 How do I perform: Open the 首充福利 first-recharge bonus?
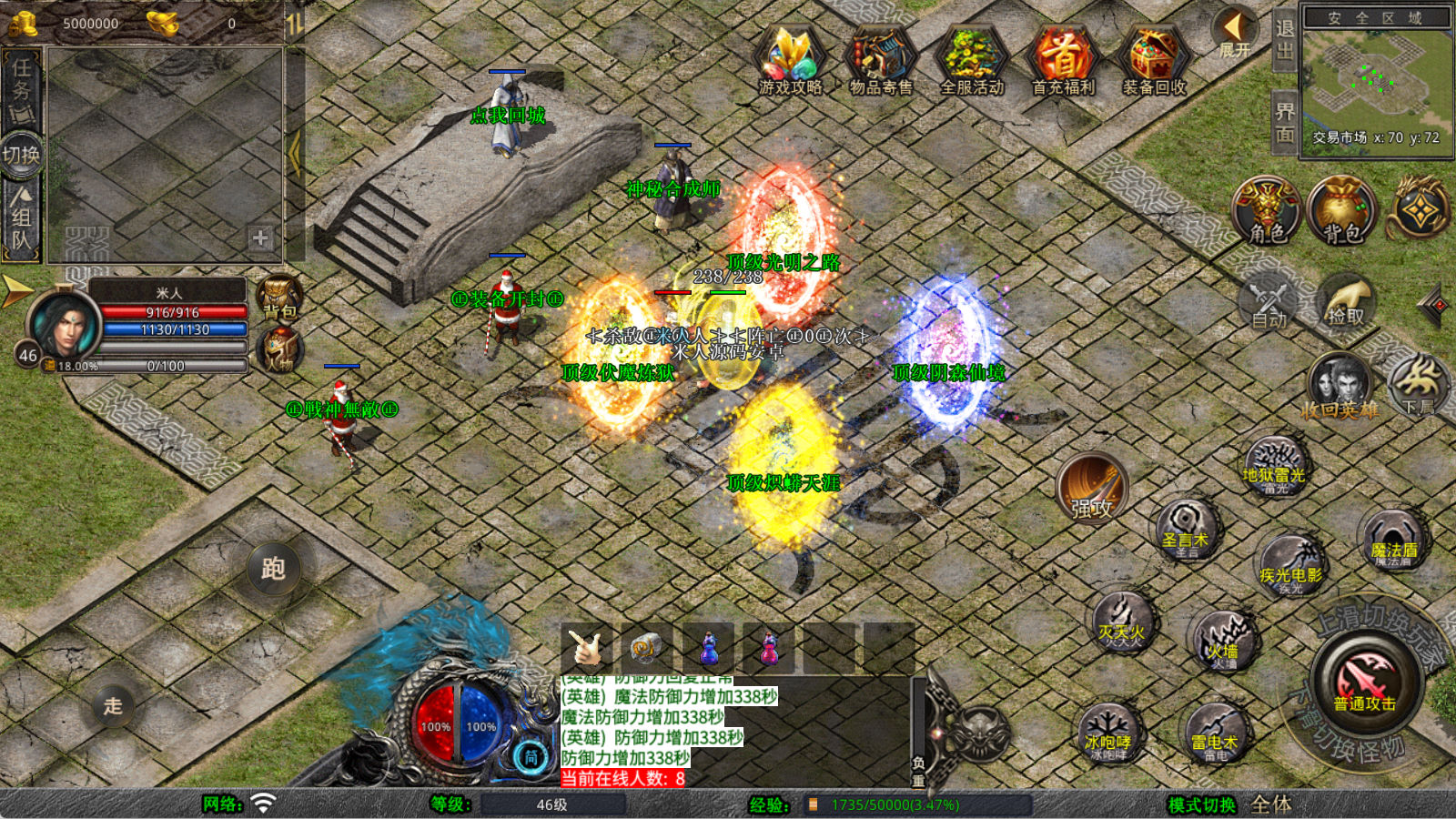pos(1063,59)
